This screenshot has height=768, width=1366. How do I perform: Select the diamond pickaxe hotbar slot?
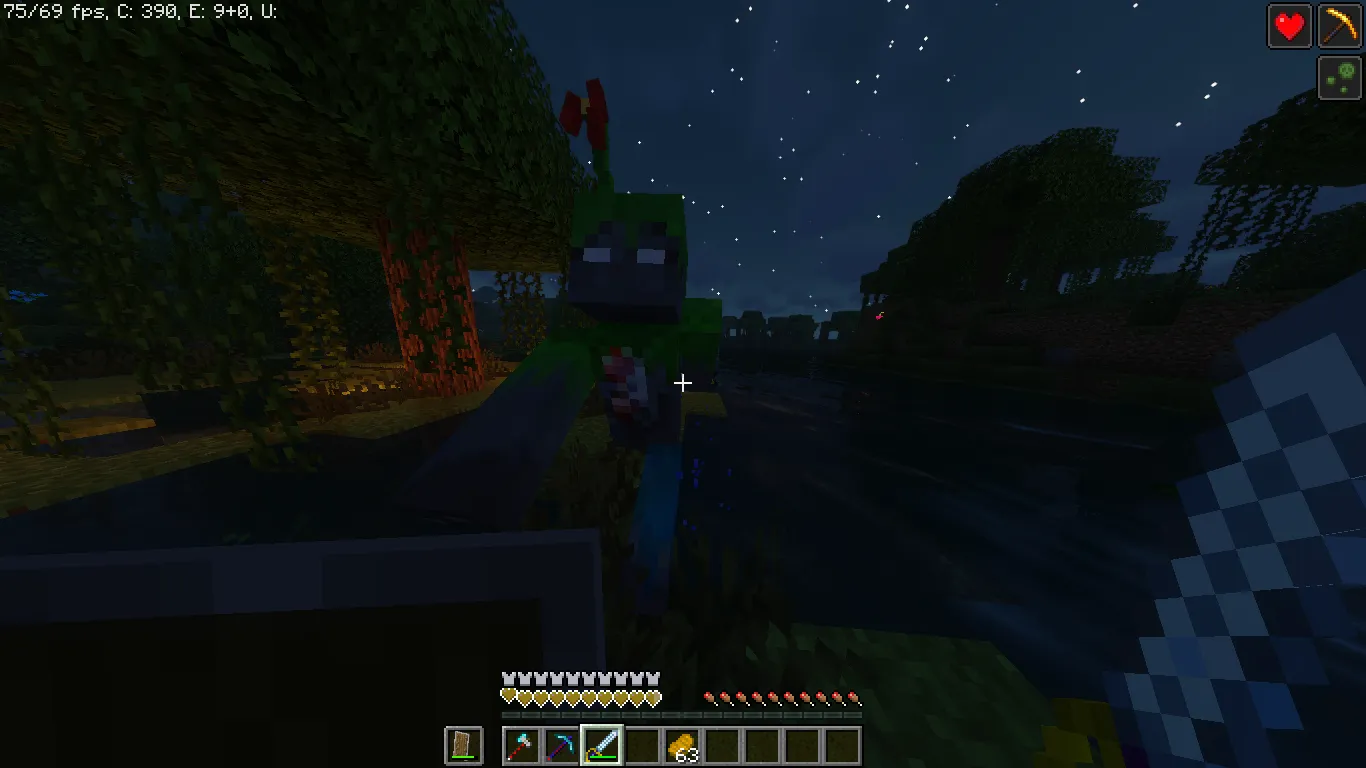pos(562,746)
